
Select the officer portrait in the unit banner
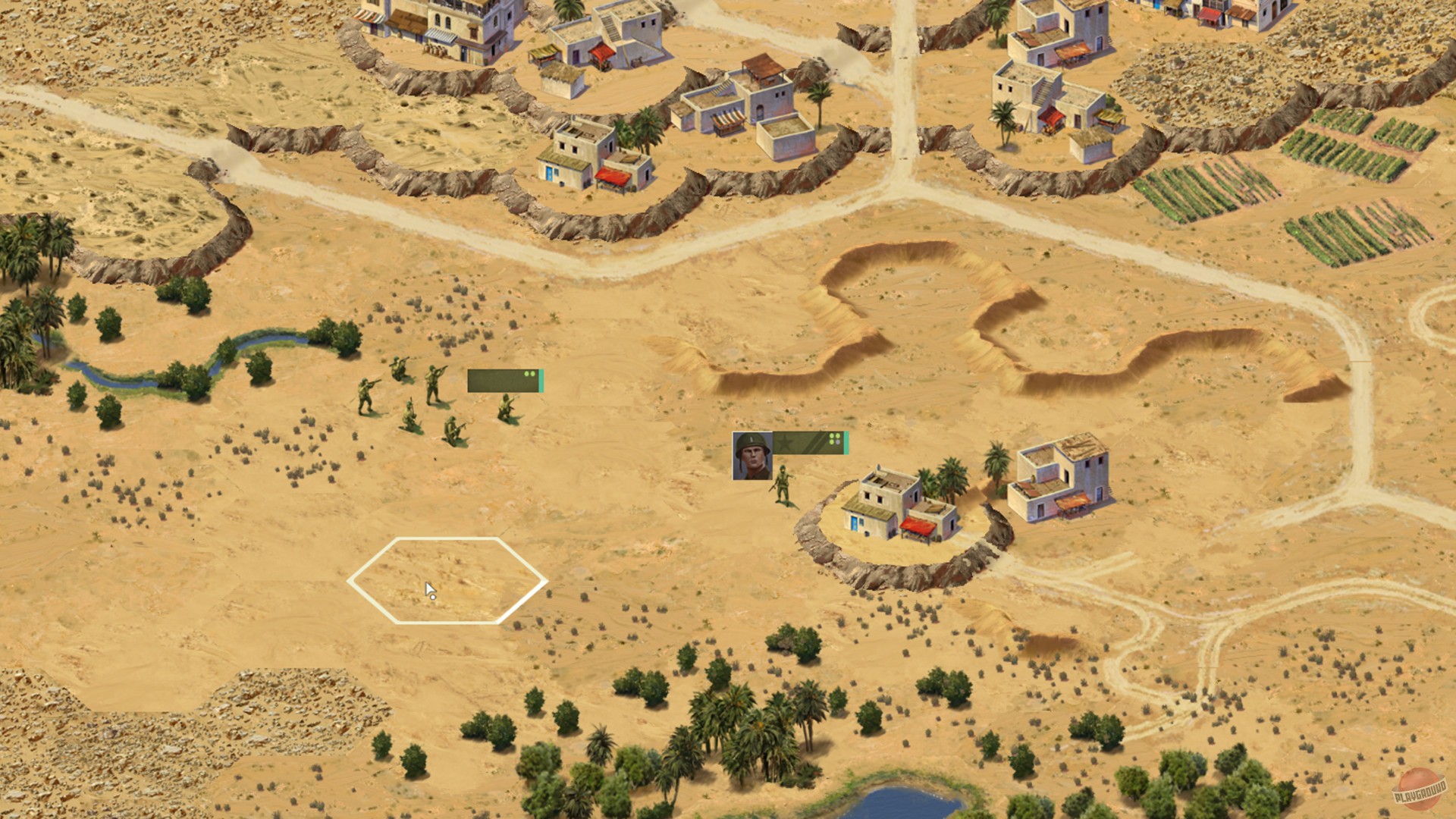(751, 455)
